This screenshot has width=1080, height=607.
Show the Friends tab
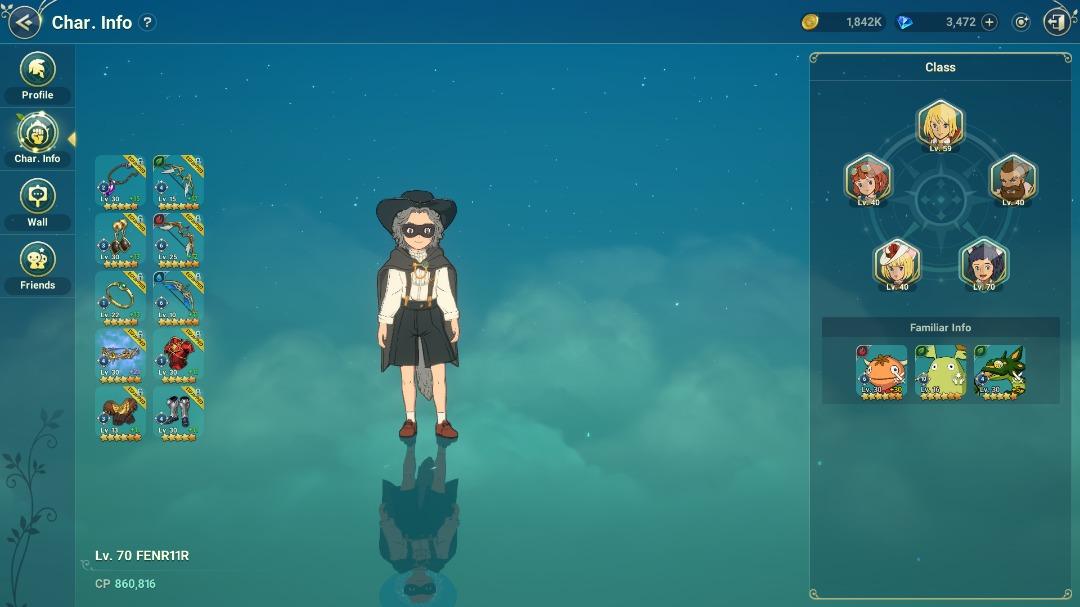pos(38,267)
